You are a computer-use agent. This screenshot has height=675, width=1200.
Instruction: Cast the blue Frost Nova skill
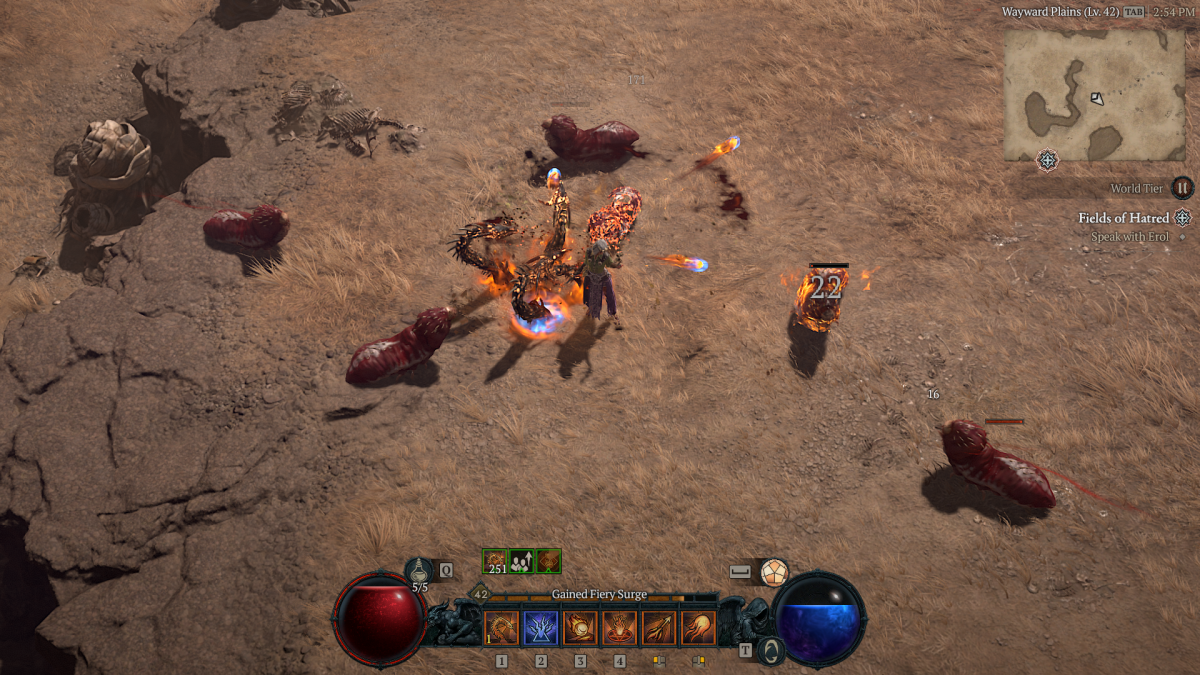tap(541, 628)
